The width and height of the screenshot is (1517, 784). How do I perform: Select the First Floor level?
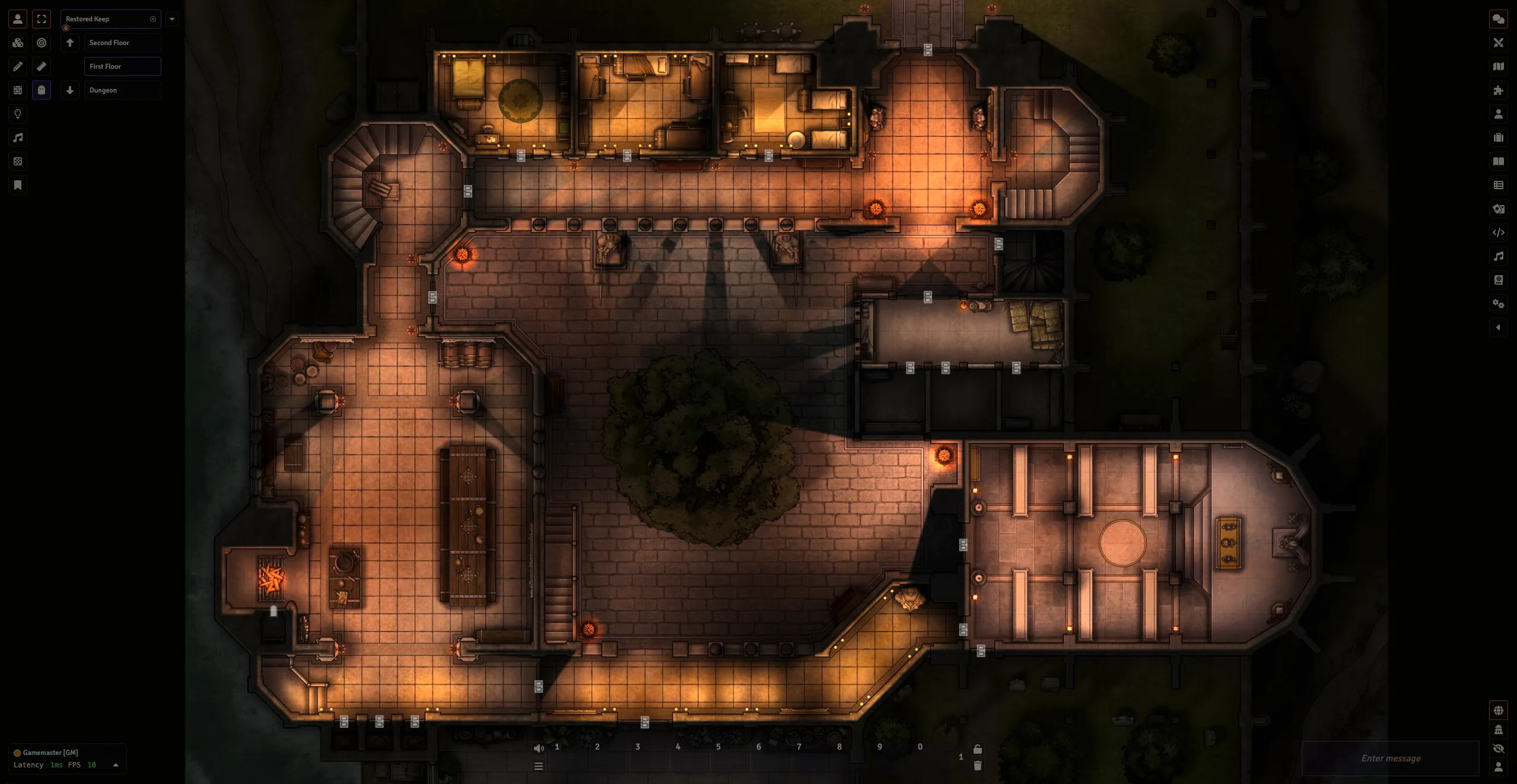[x=122, y=66]
